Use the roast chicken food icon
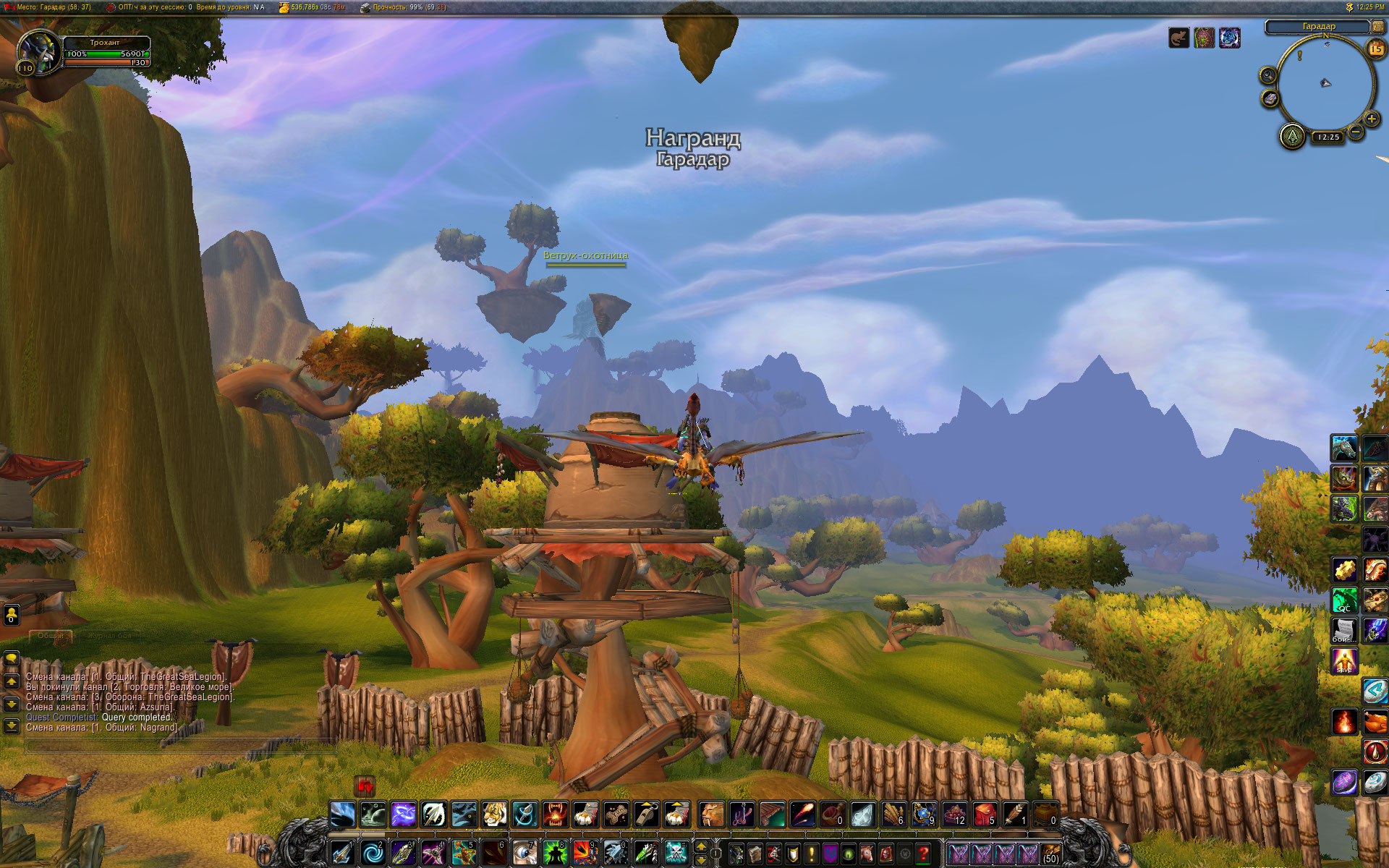The width and height of the screenshot is (1389, 868). click(x=1375, y=721)
